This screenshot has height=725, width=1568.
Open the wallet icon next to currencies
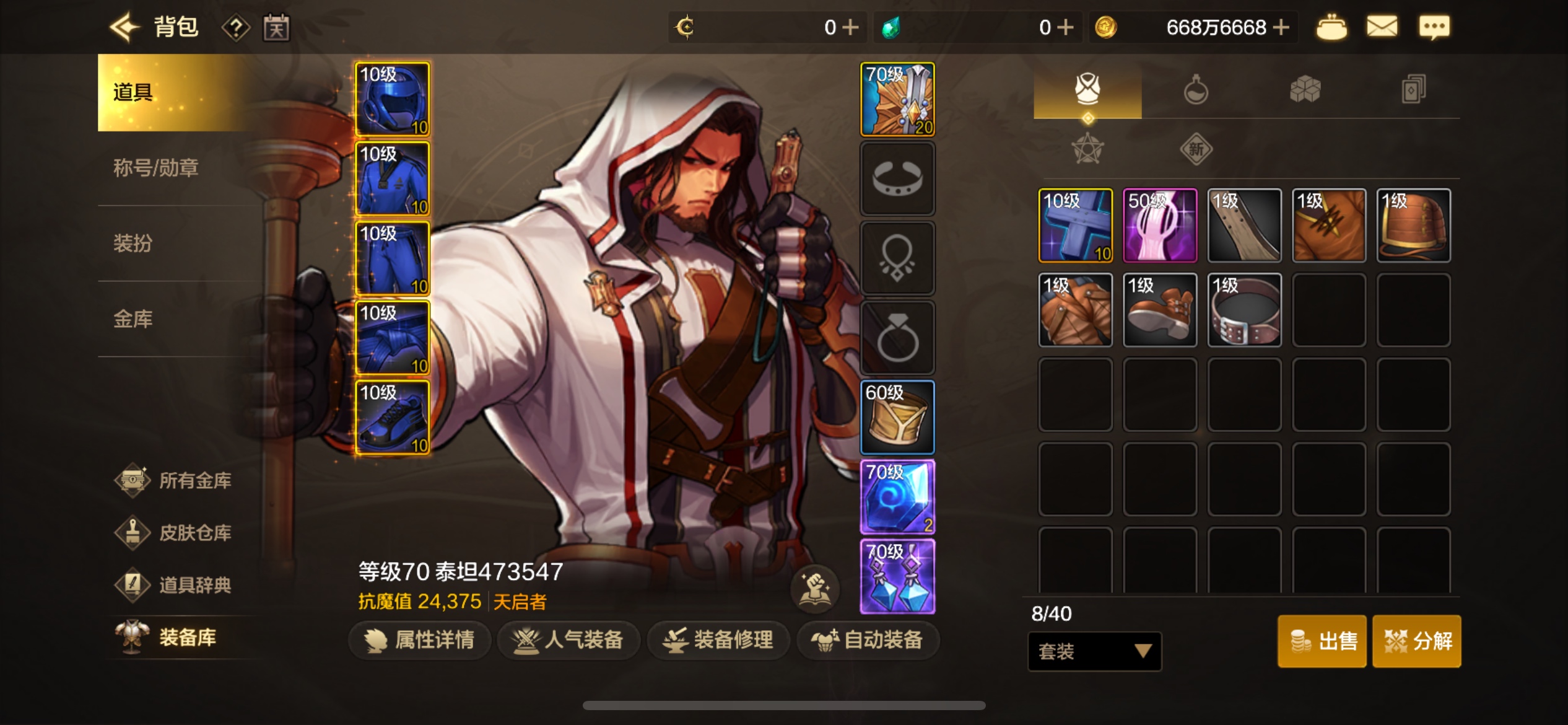tap(1331, 27)
